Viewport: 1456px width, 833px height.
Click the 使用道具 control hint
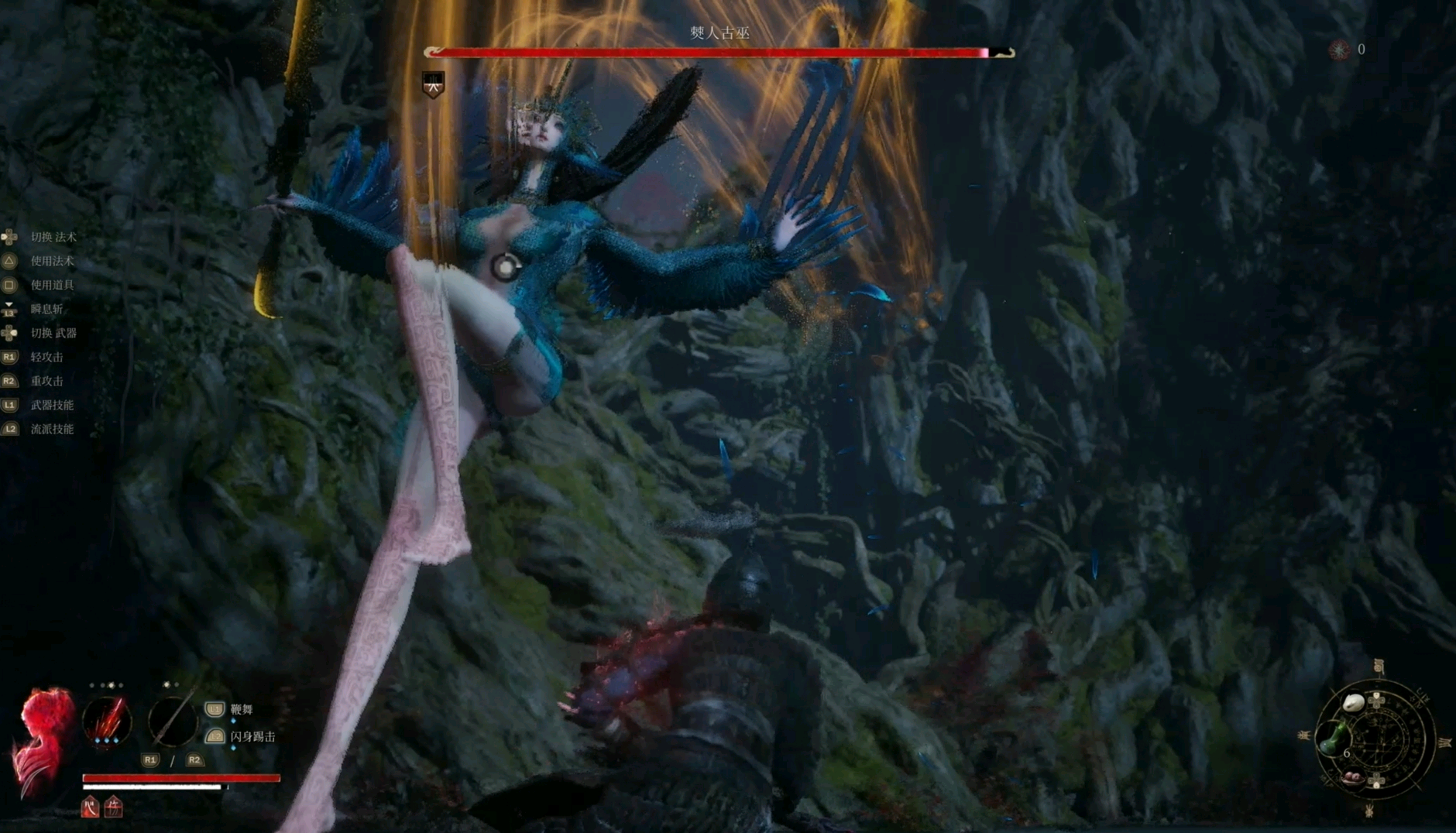(52, 285)
